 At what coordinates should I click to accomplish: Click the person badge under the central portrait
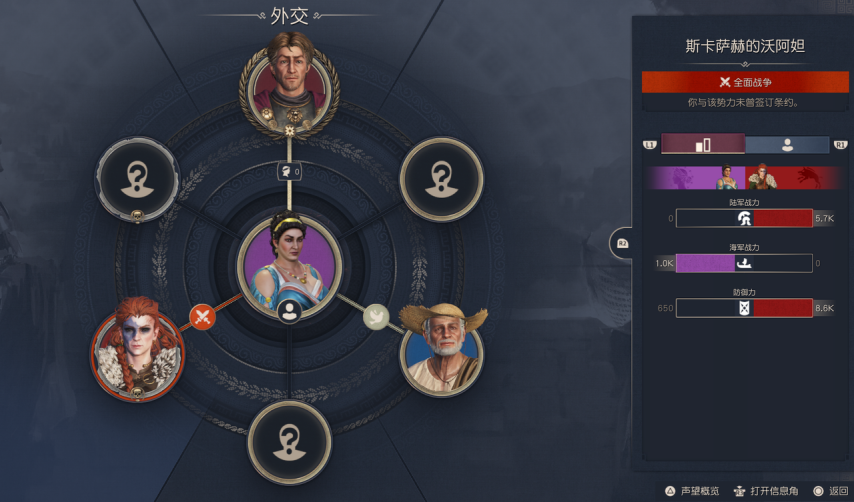click(x=290, y=311)
